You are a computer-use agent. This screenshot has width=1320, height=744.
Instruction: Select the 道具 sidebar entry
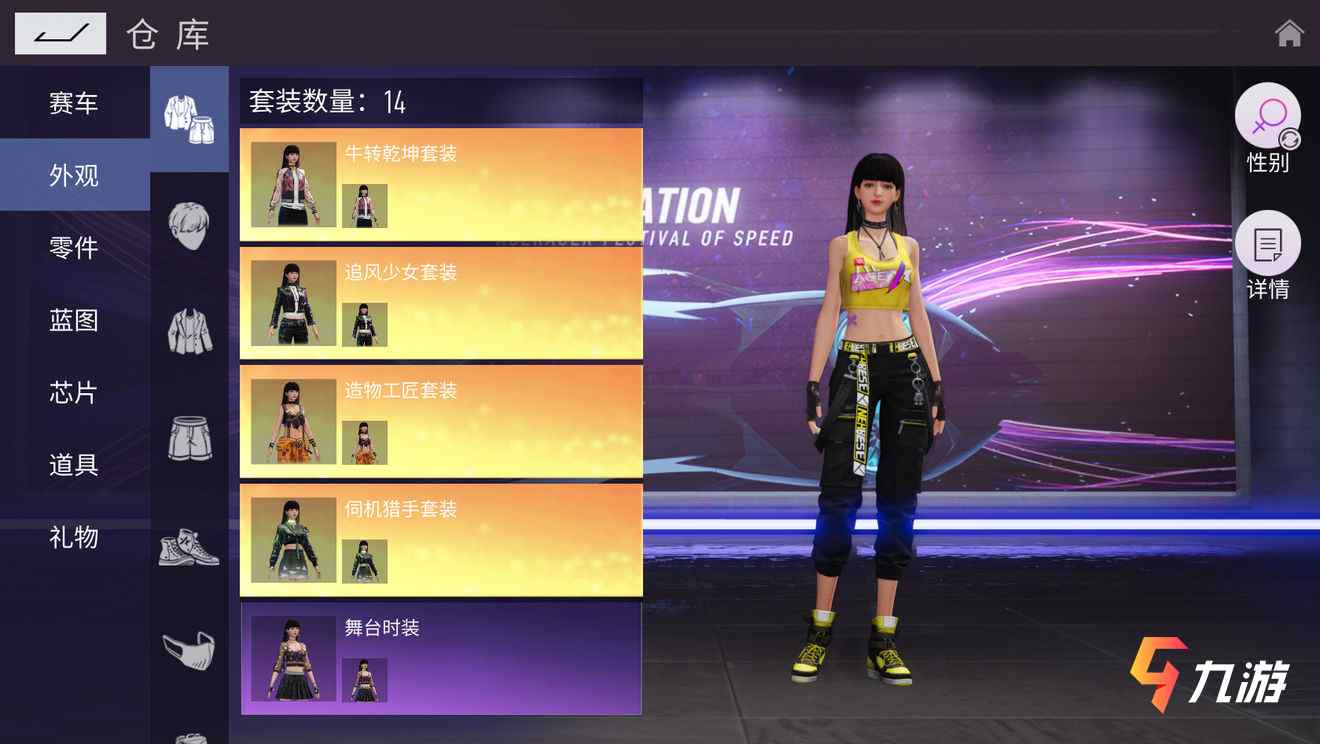(x=72, y=466)
